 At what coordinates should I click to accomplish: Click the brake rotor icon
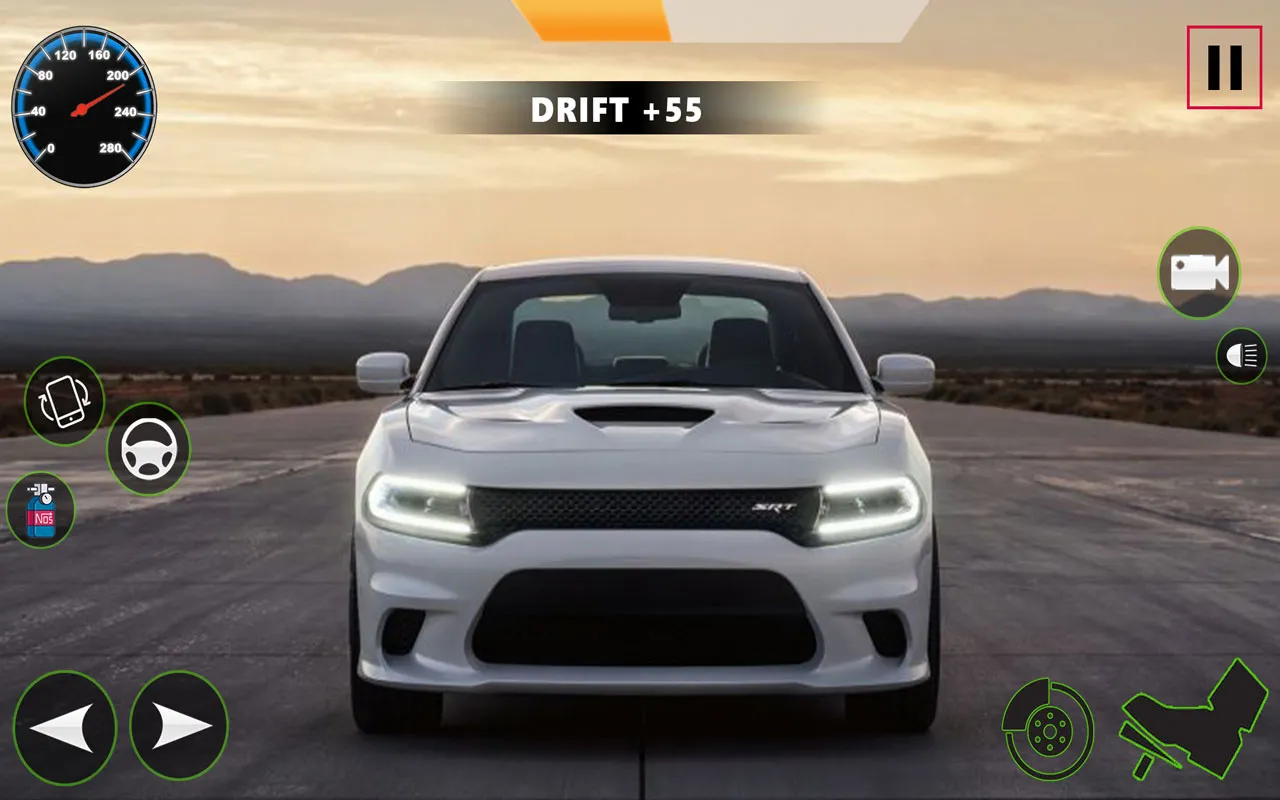1051,731
